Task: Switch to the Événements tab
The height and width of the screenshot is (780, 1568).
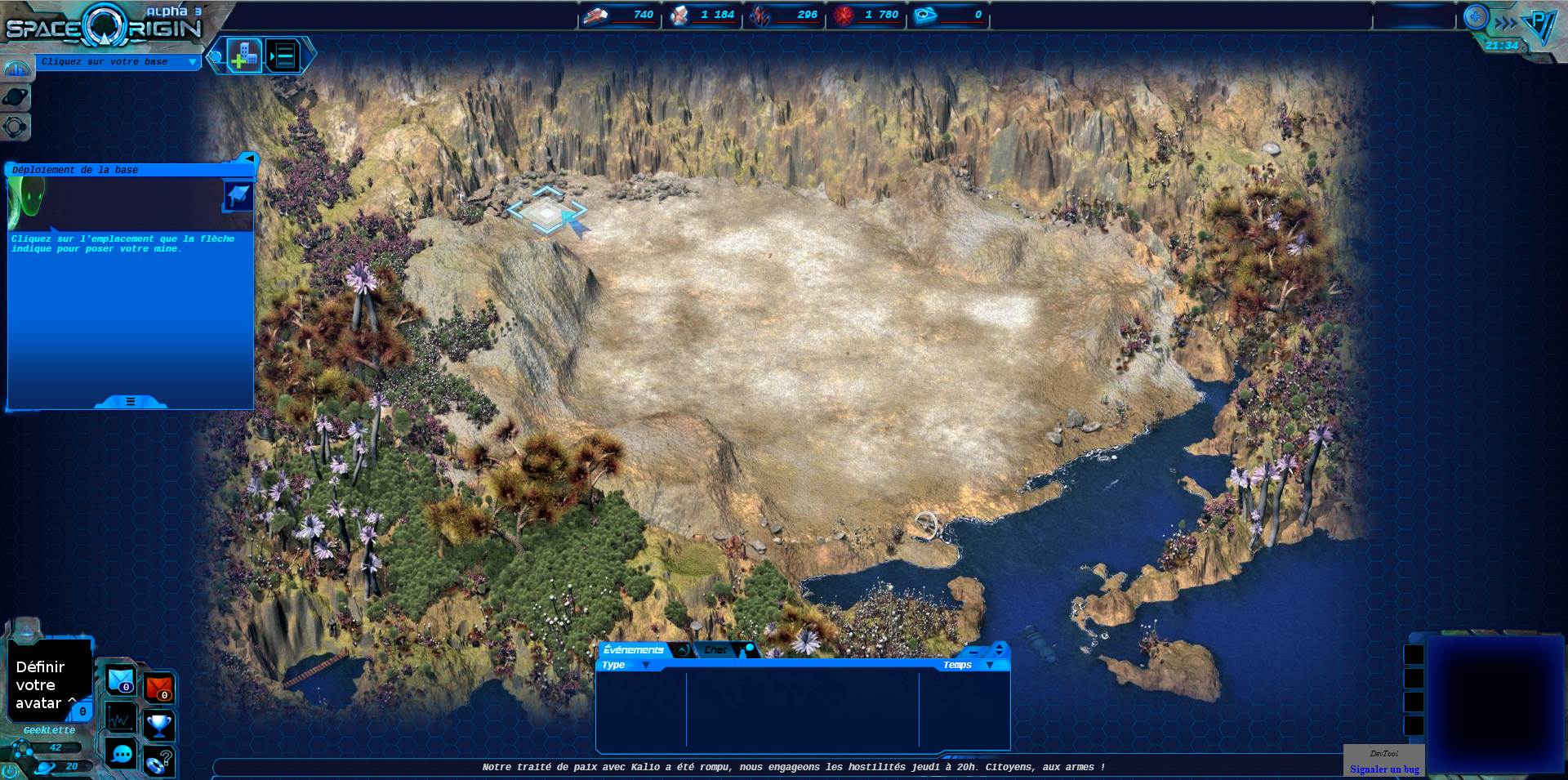Action: point(634,650)
